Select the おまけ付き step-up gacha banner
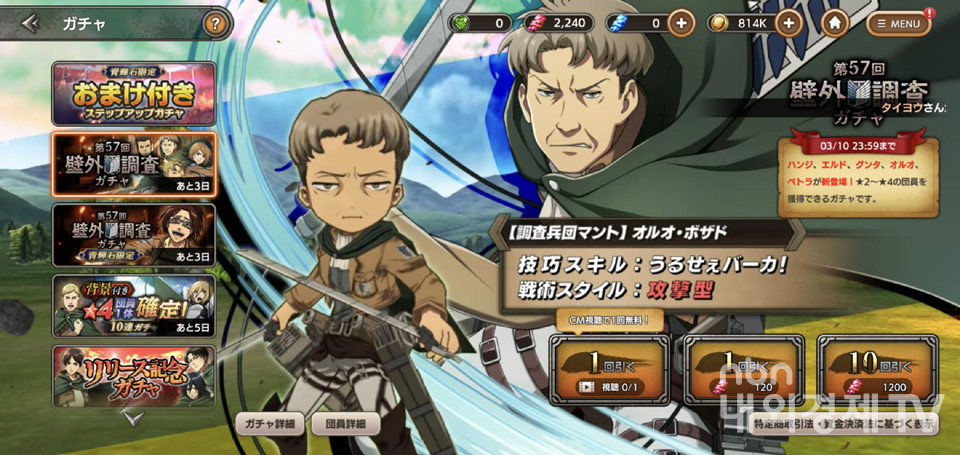The width and height of the screenshot is (960, 455). pyautogui.click(x=133, y=94)
